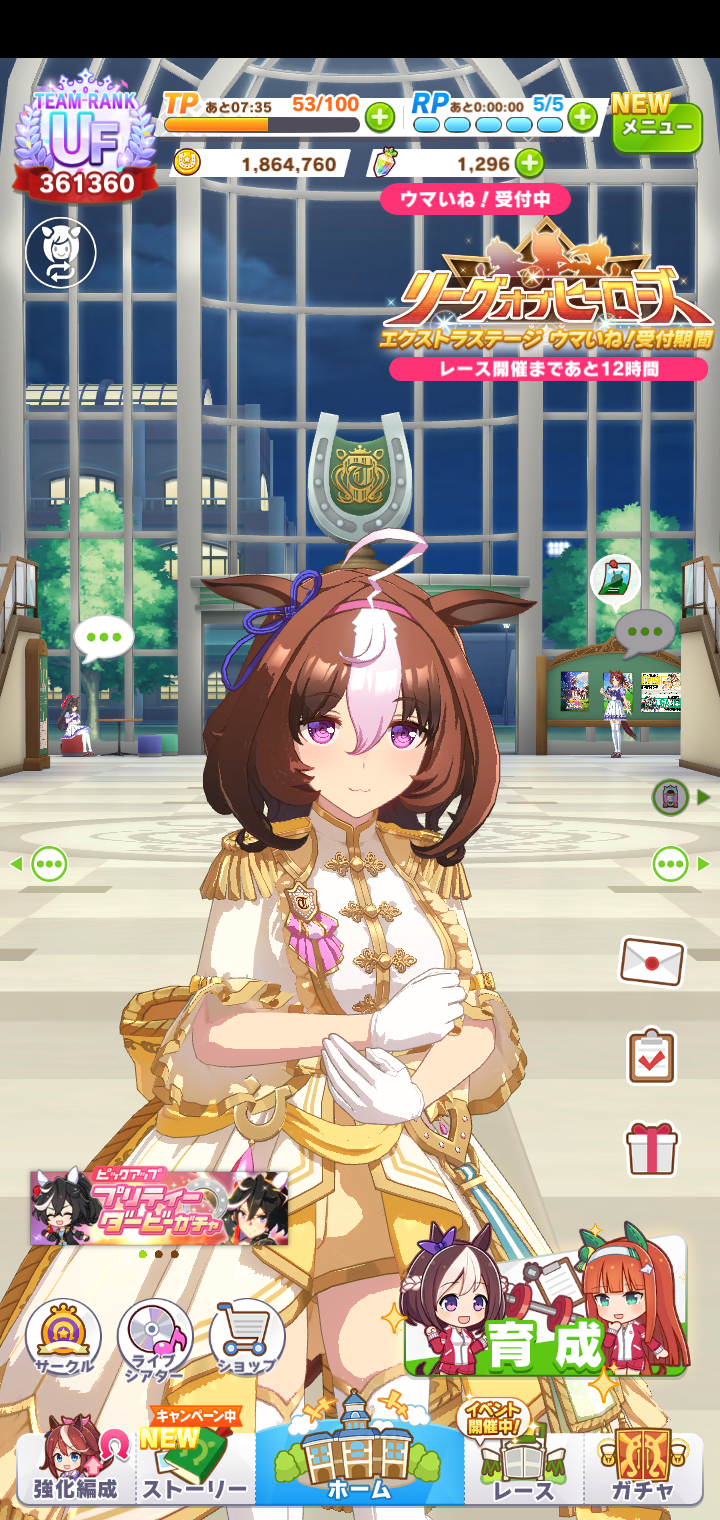Buy carrot jewels with the plus button
720x1520 pixels.
point(529,163)
